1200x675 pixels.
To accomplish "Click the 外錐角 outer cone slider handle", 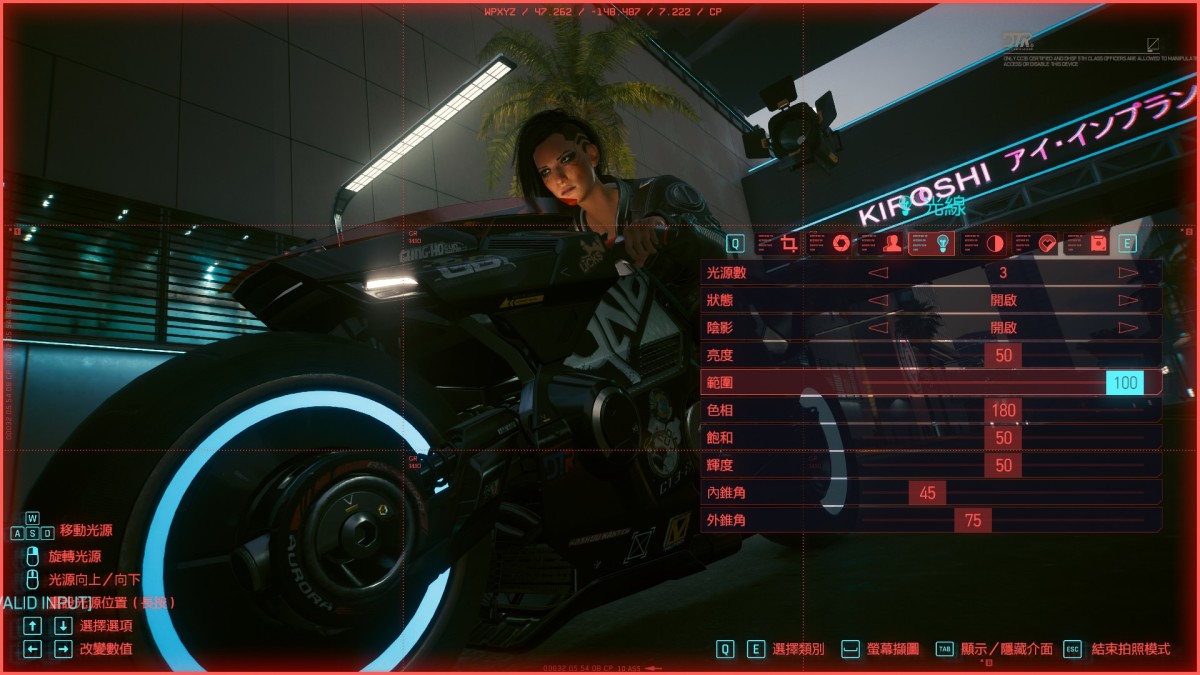I will pos(973,520).
